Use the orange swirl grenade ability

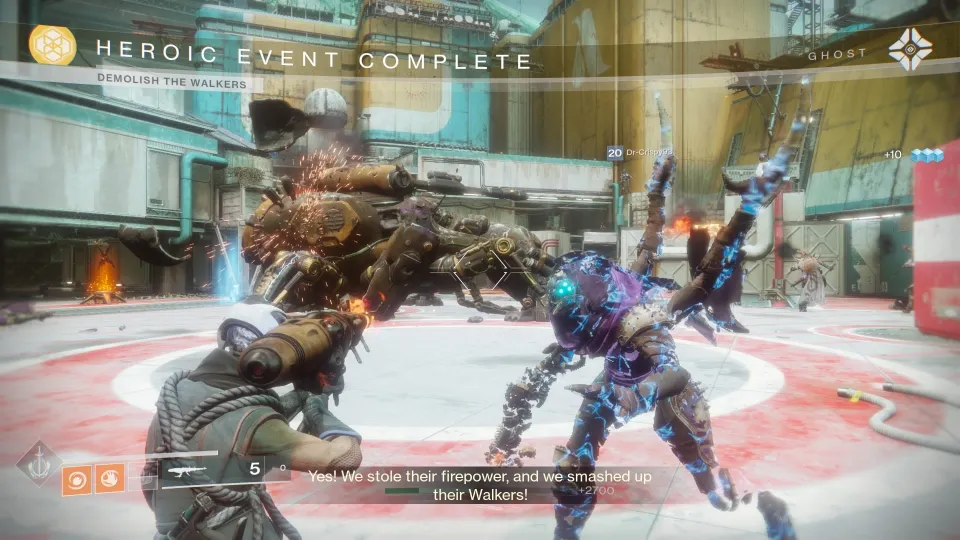point(76,480)
